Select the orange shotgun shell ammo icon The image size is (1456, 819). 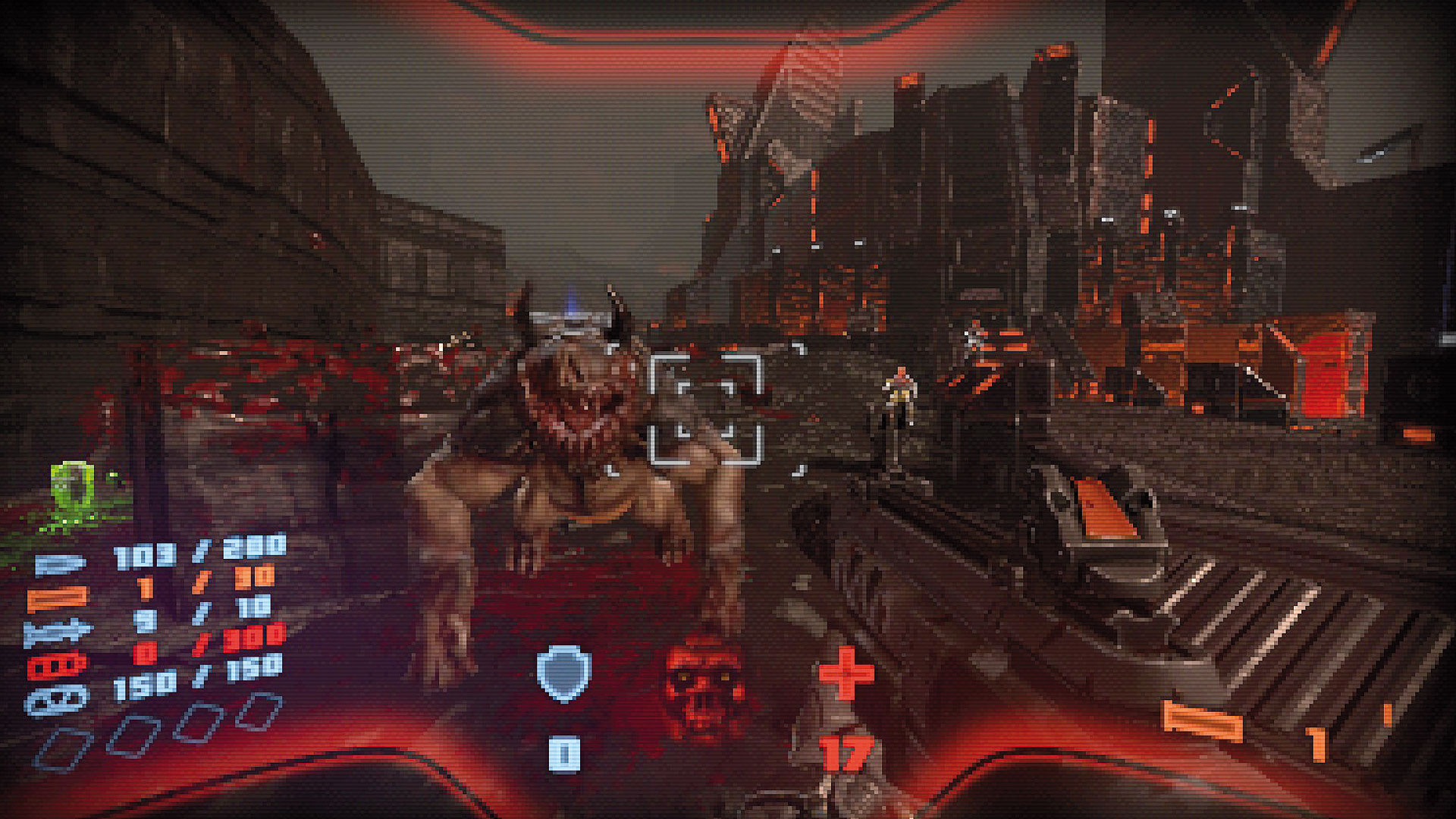pyautogui.click(x=57, y=598)
